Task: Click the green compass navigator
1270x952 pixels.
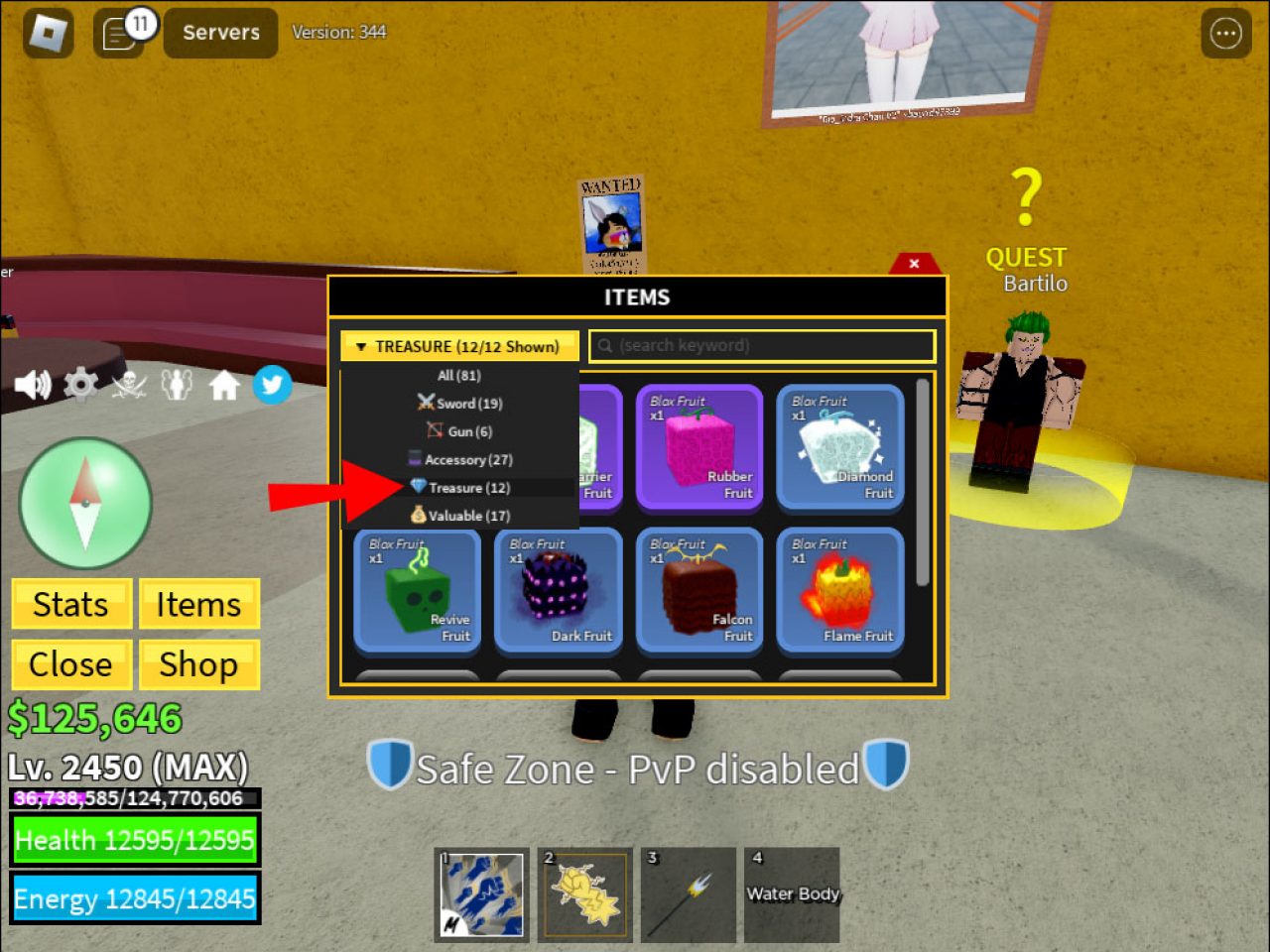Action: tap(85, 504)
